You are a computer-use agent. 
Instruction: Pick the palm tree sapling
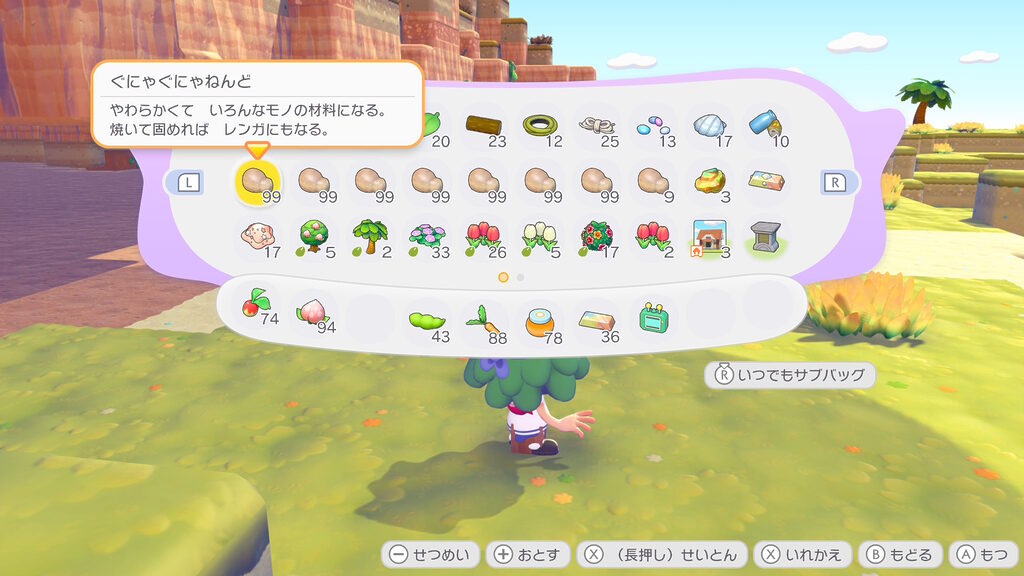370,236
